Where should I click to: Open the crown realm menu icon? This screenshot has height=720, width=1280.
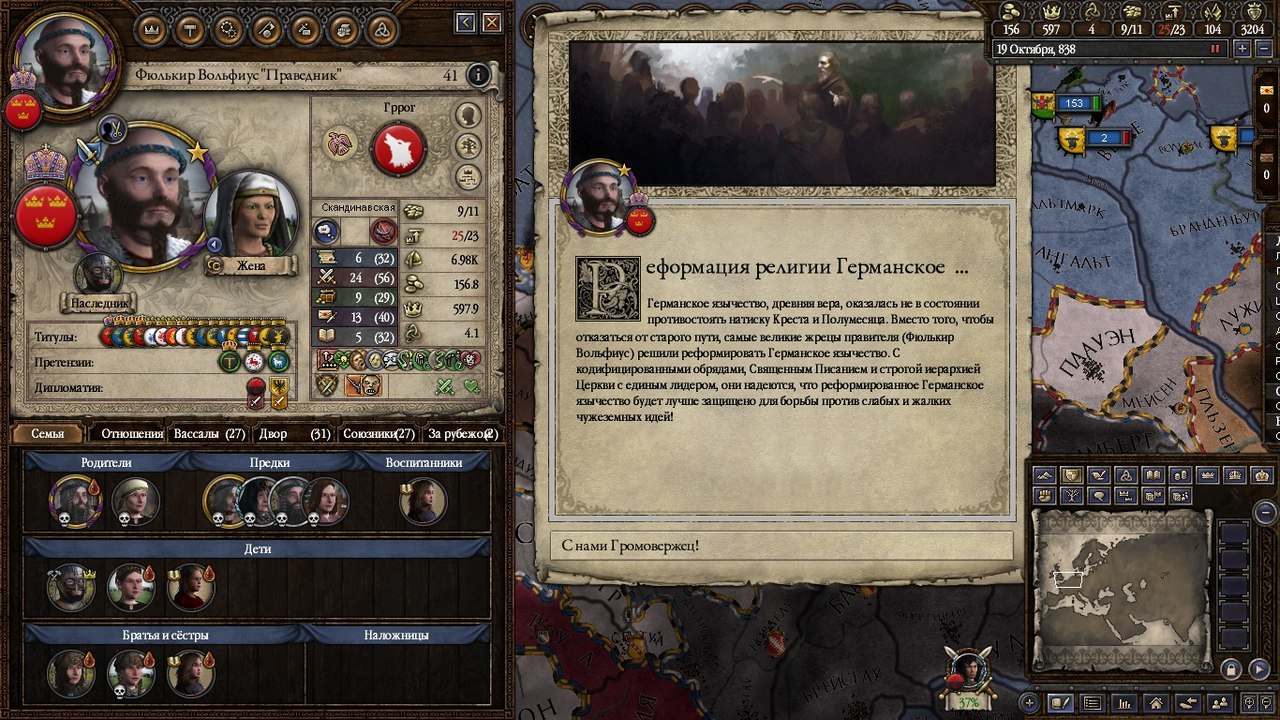pos(152,29)
